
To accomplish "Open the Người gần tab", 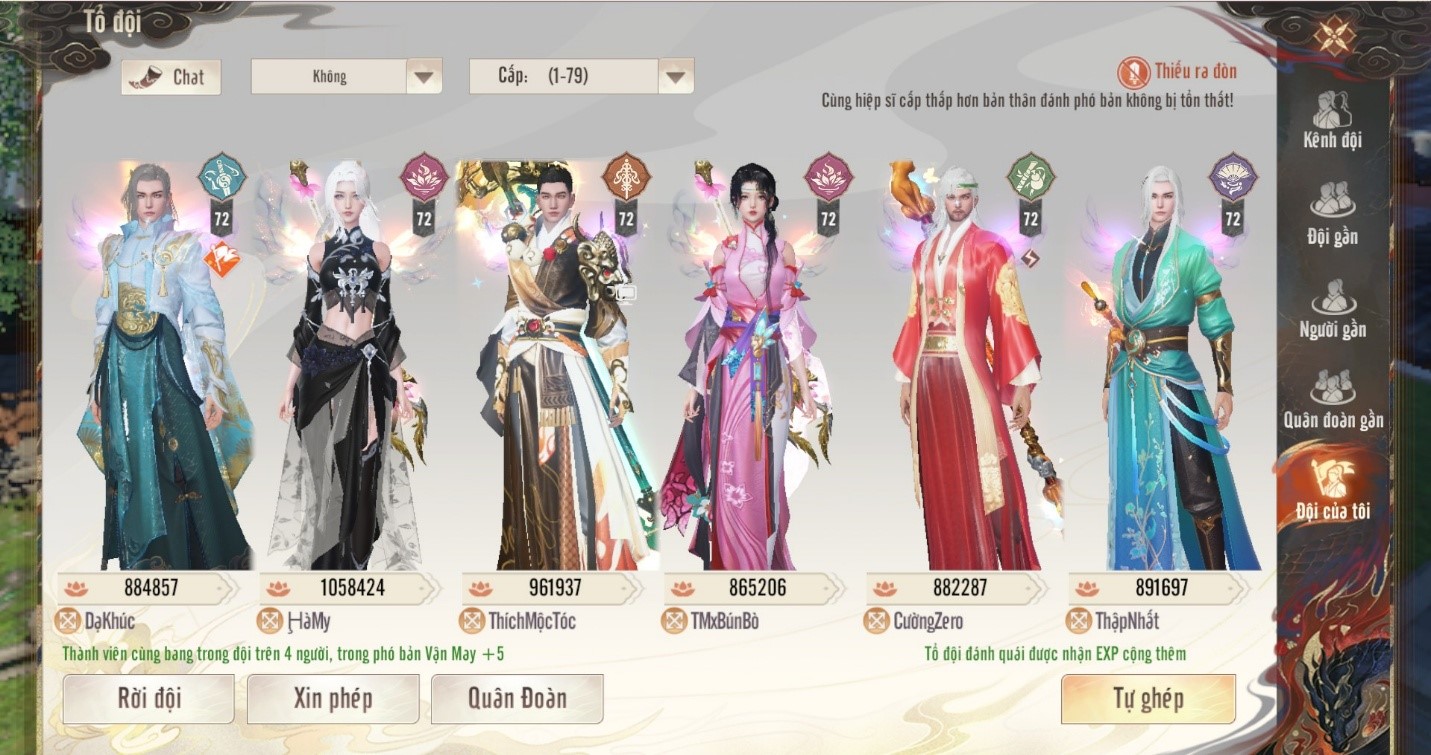I will pyautogui.click(x=1332, y=308).
